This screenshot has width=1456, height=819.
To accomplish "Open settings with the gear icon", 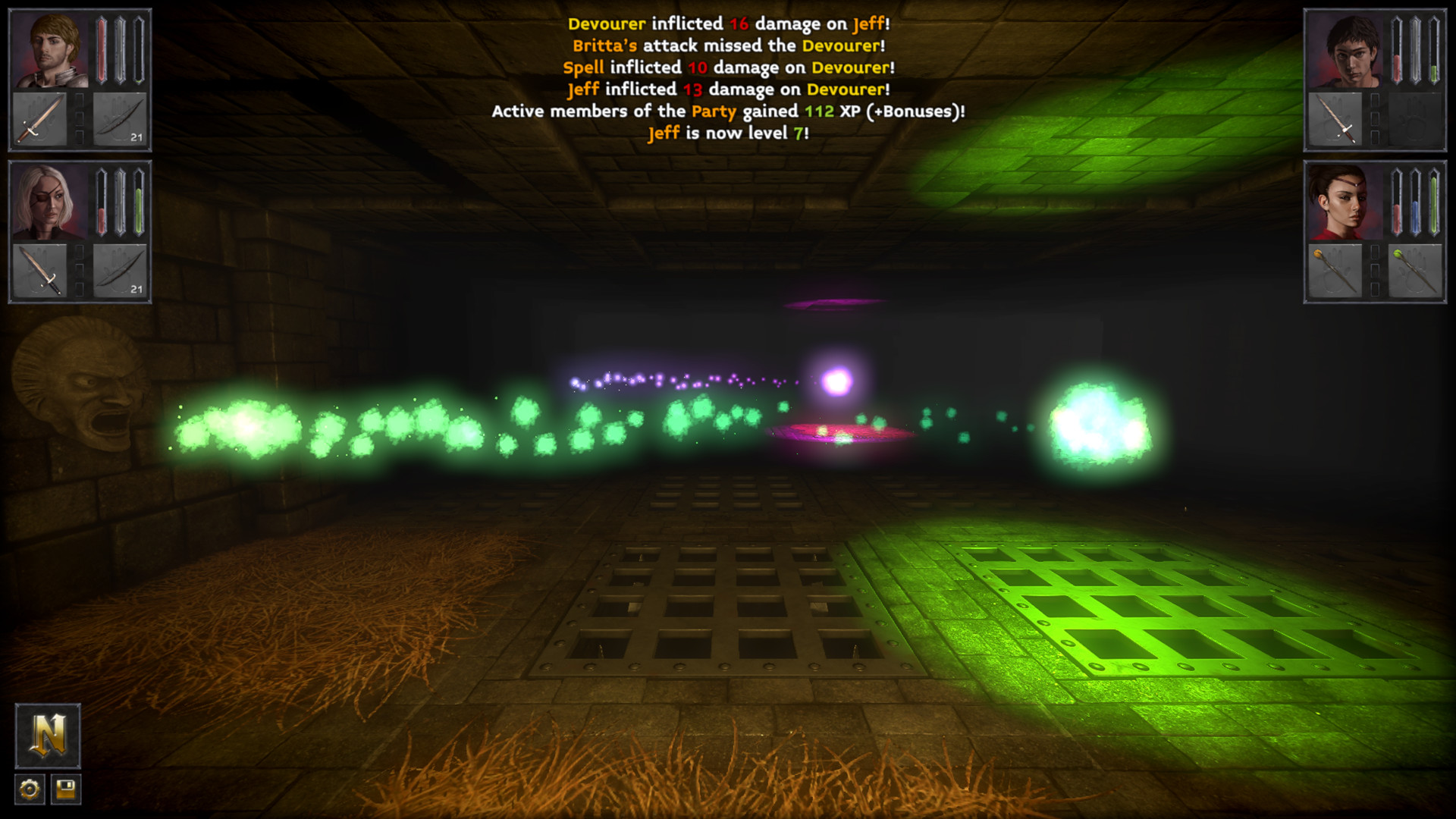I will (29, 789).
